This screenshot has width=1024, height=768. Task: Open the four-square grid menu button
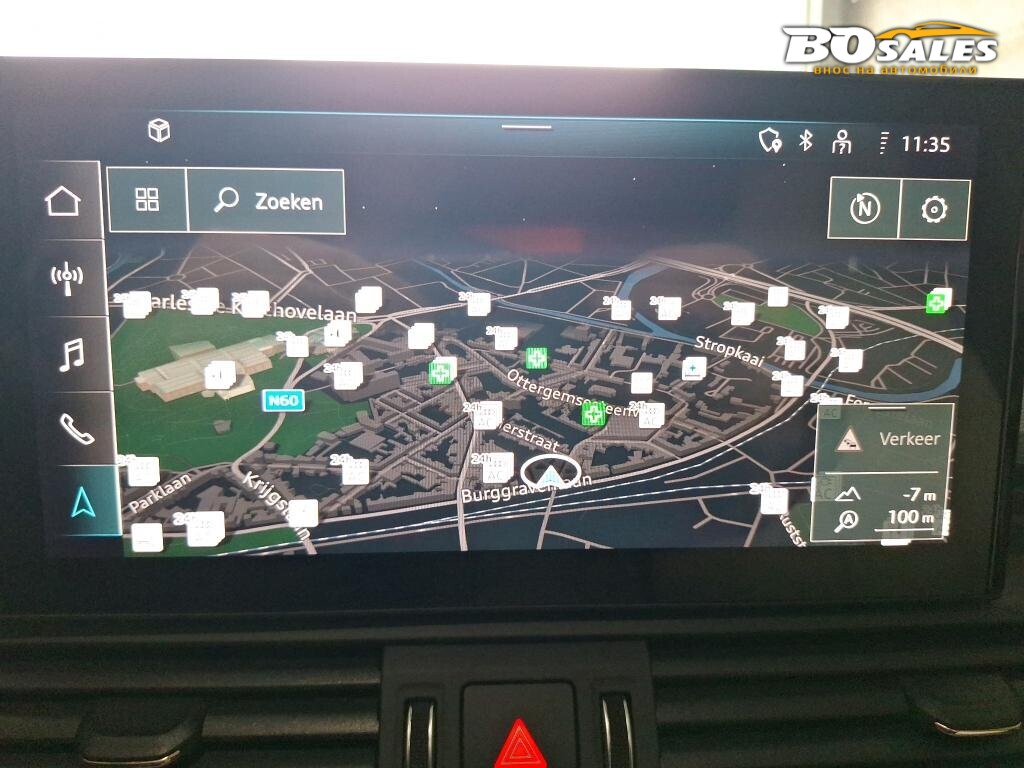(147, 200)
